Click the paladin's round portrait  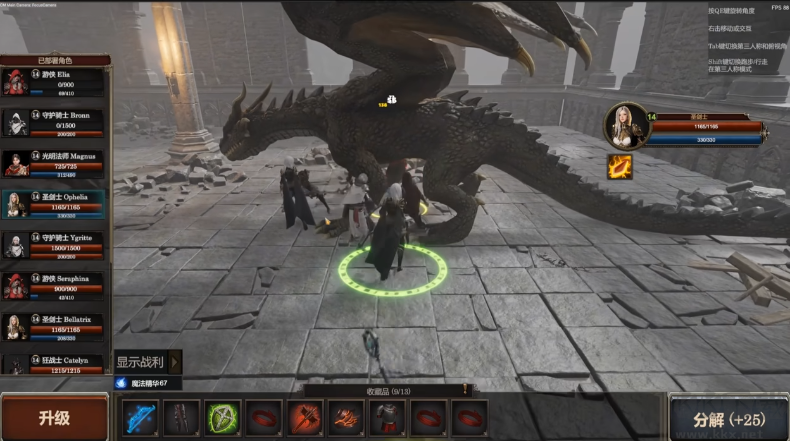(625, 125)
